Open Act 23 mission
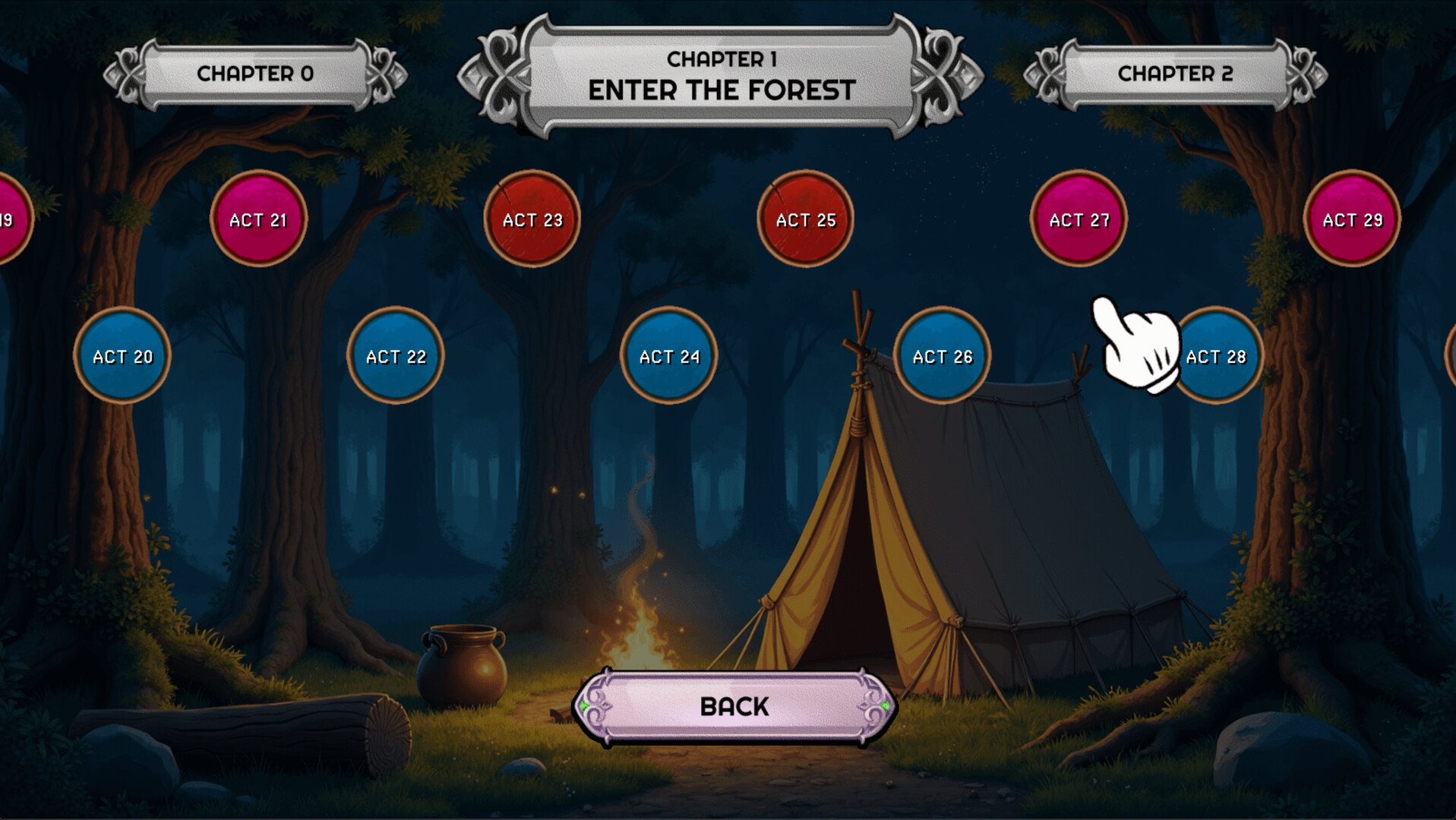The image size is (1456, 820). pyautogui.click(x=532, y=219)
